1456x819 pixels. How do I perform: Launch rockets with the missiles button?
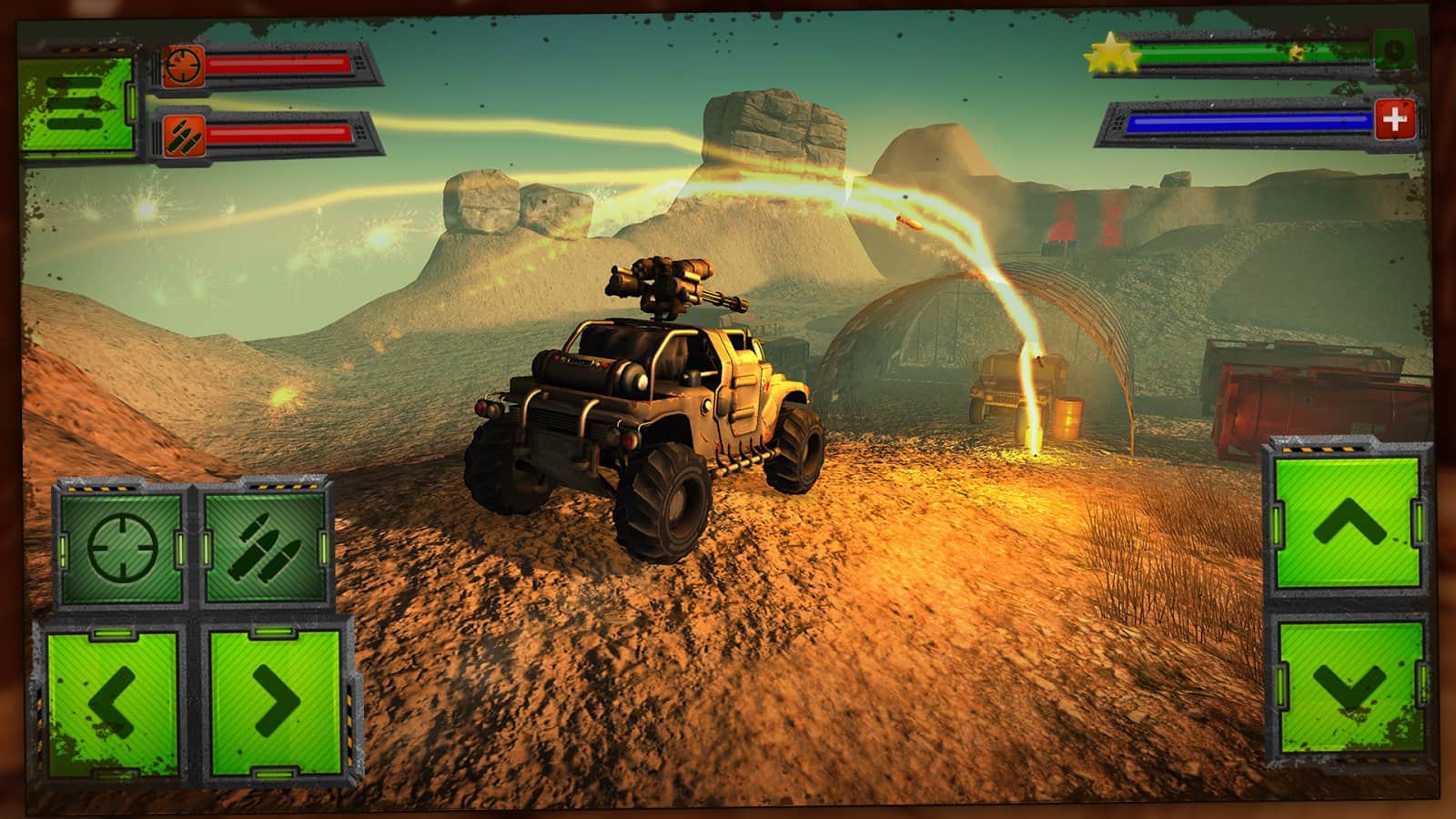click(x=265, y=547)
